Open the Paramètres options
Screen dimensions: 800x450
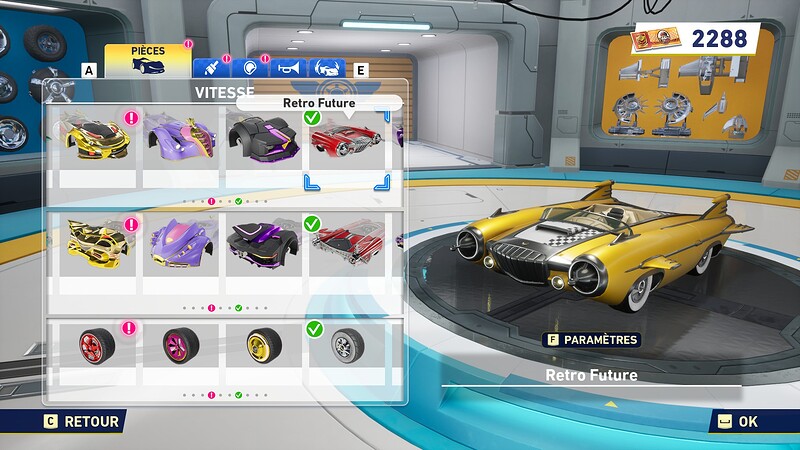click(x=591, y=339)
